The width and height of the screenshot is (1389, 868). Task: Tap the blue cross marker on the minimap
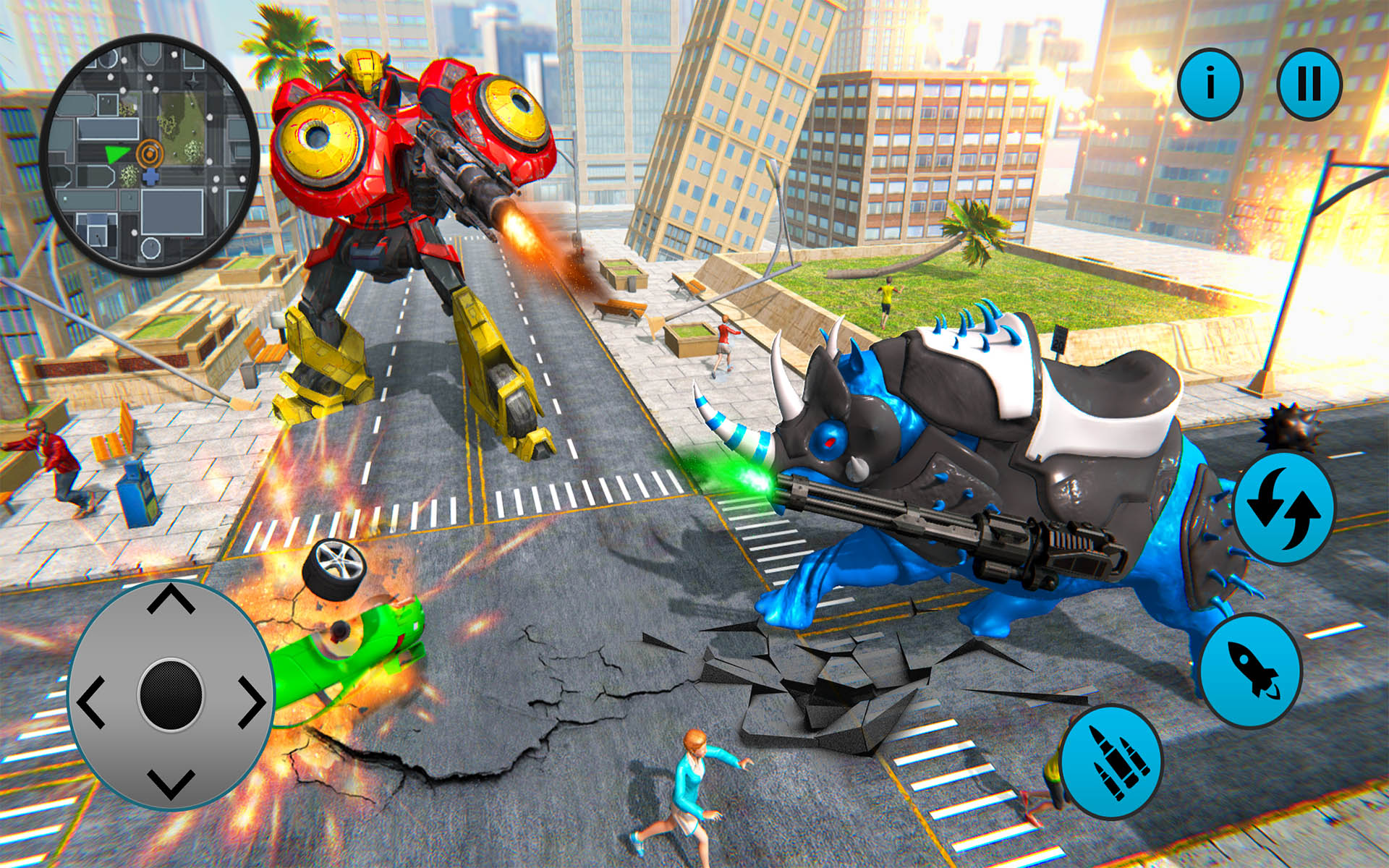(150, 176)
